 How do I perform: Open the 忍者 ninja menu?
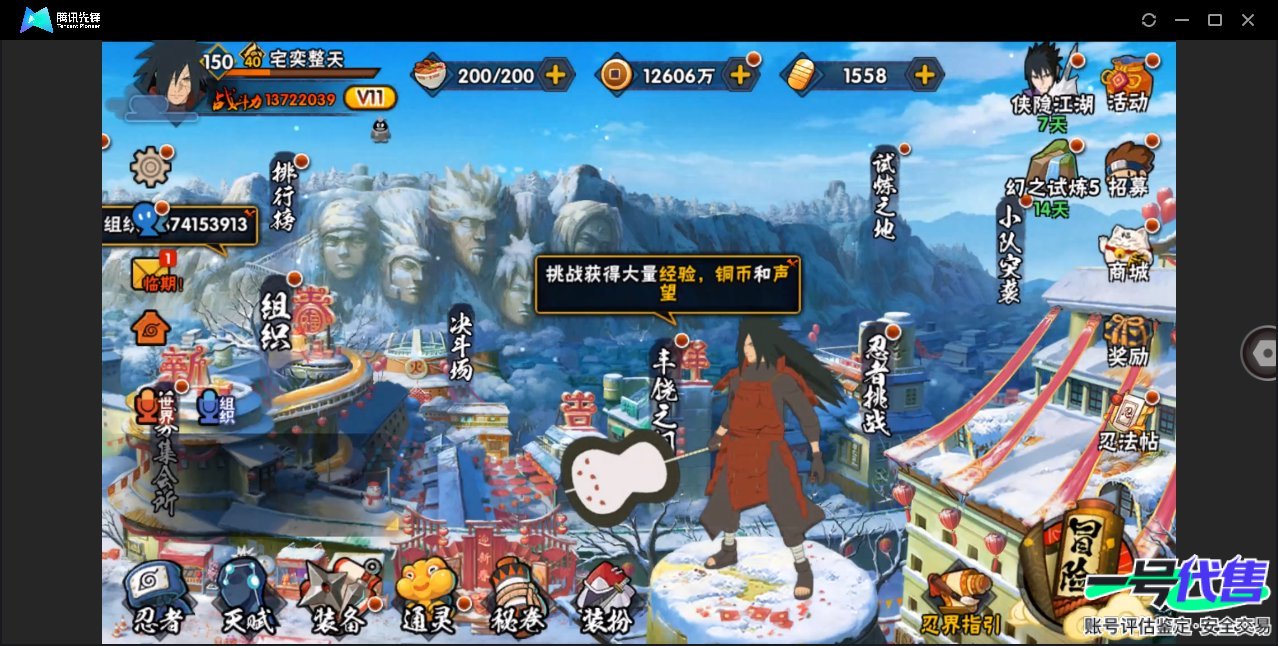click(158, 598)
